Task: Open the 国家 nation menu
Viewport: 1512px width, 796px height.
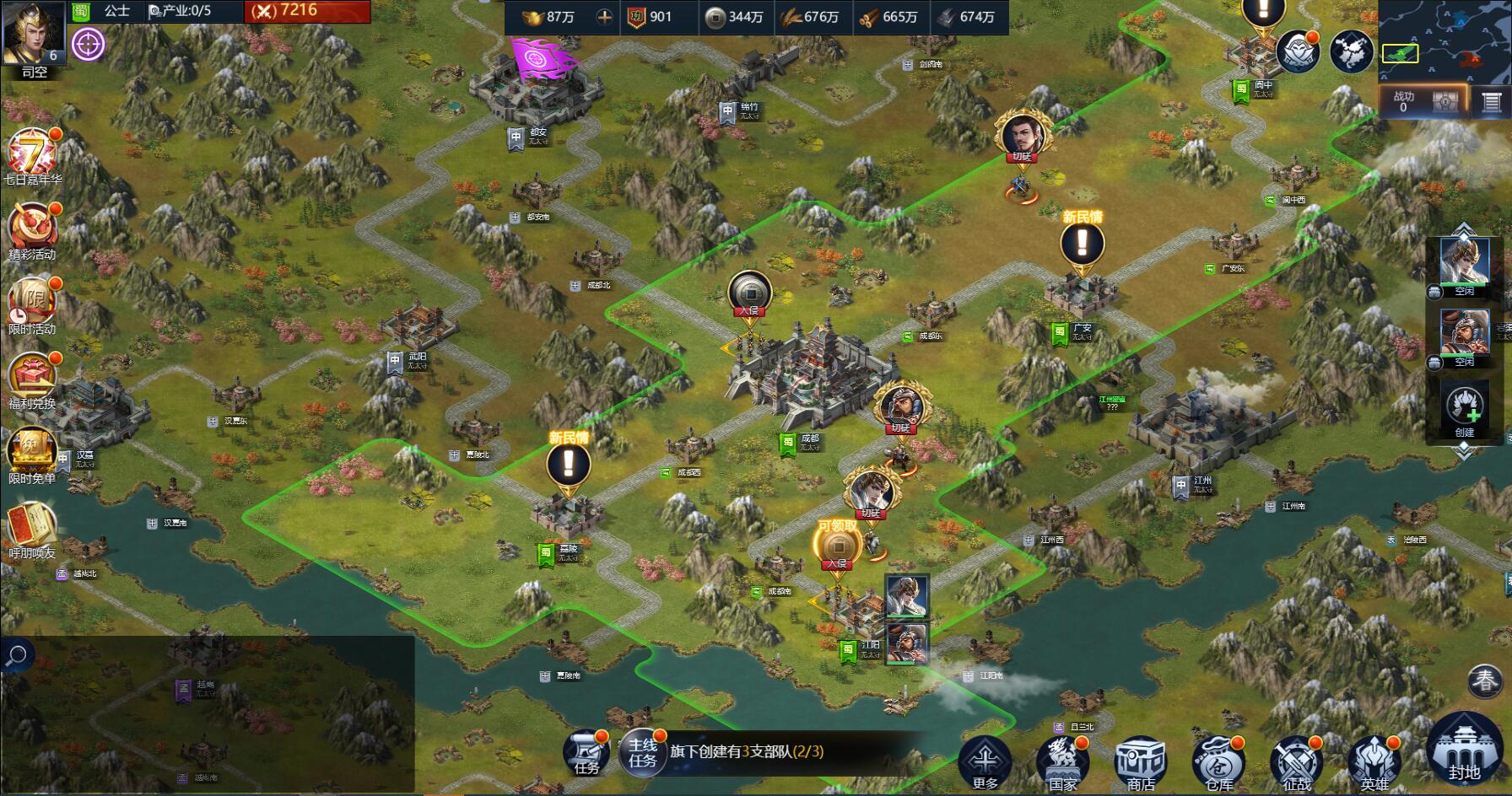Action: (1062, 761)
